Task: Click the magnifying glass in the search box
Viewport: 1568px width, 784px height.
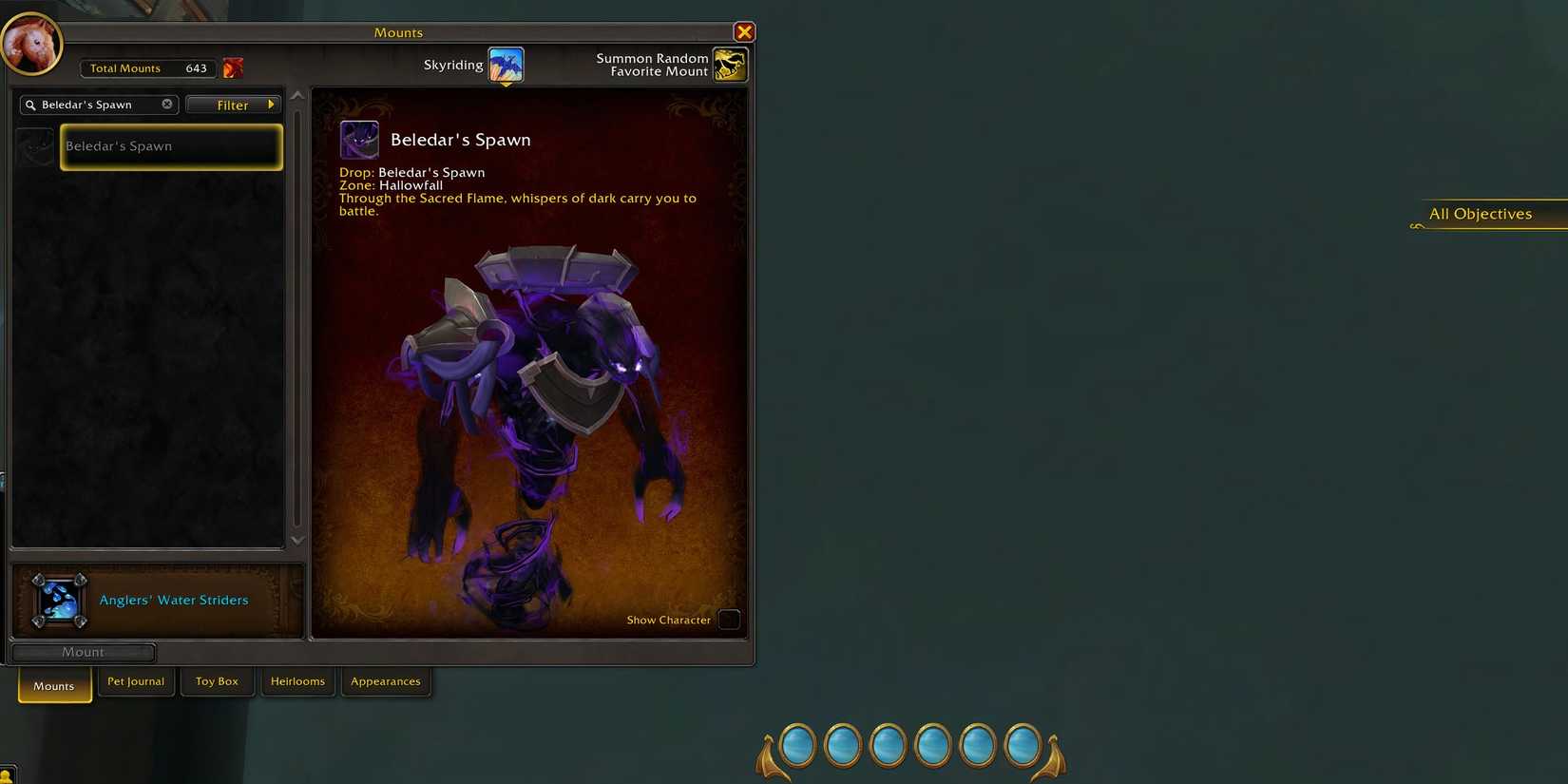Action: pyautogui.click(x=30, y=105)
